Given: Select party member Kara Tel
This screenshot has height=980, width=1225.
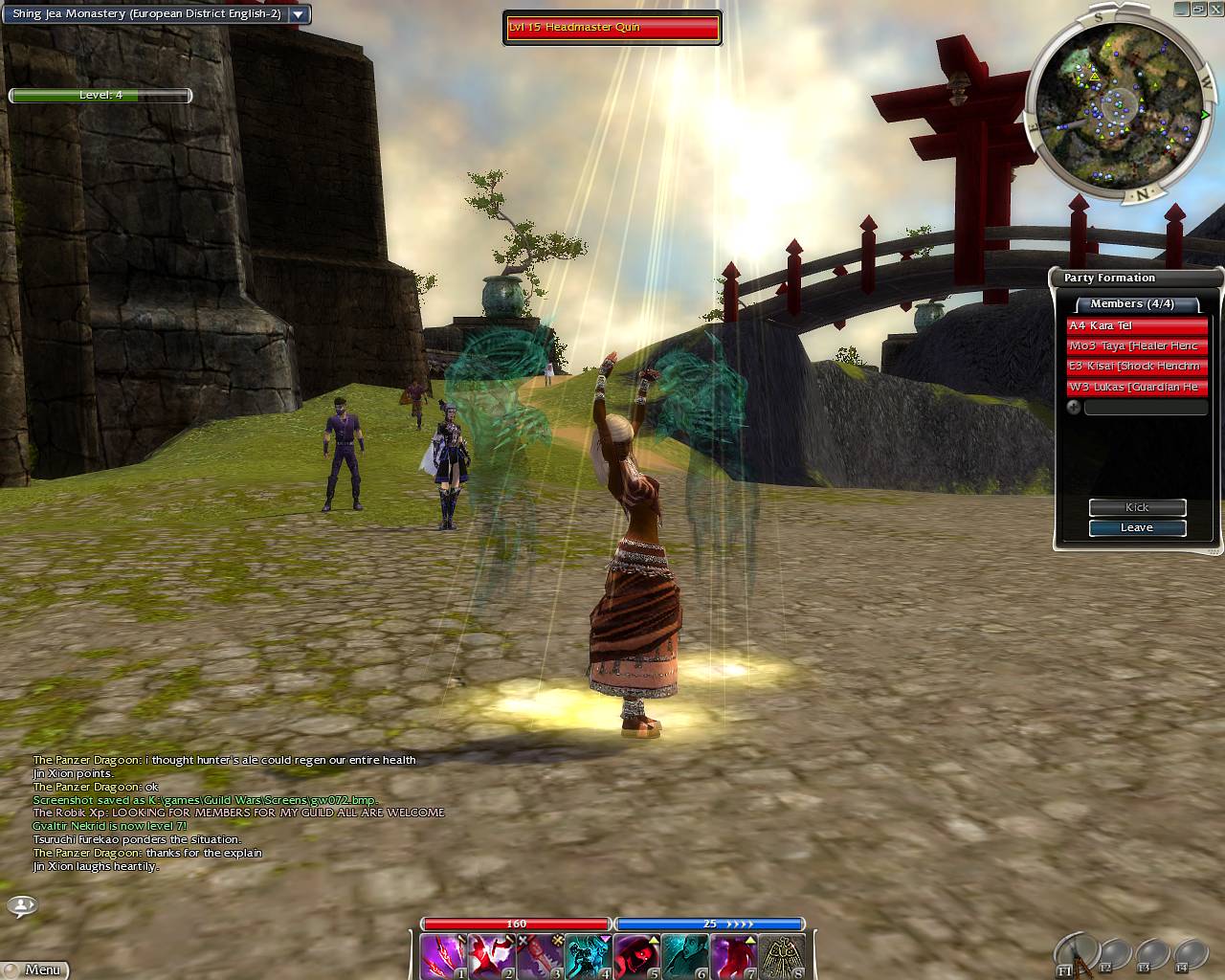Looking at the screenshot, I should (x=1137, y=326).
